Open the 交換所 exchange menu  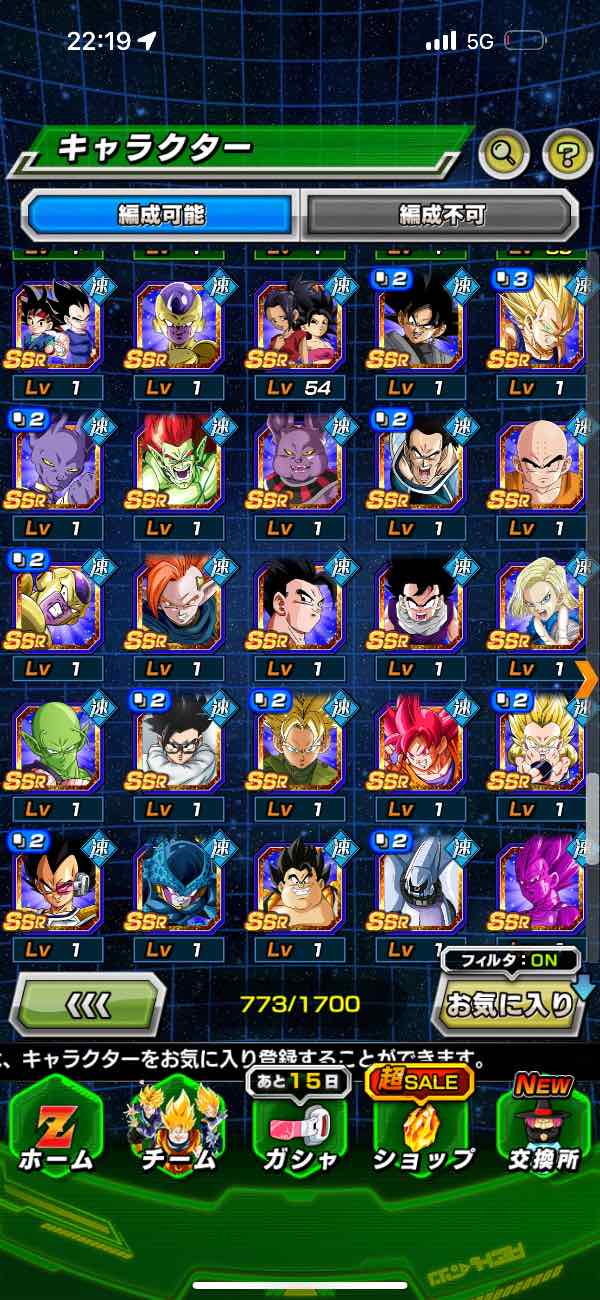click(543, 1130)
